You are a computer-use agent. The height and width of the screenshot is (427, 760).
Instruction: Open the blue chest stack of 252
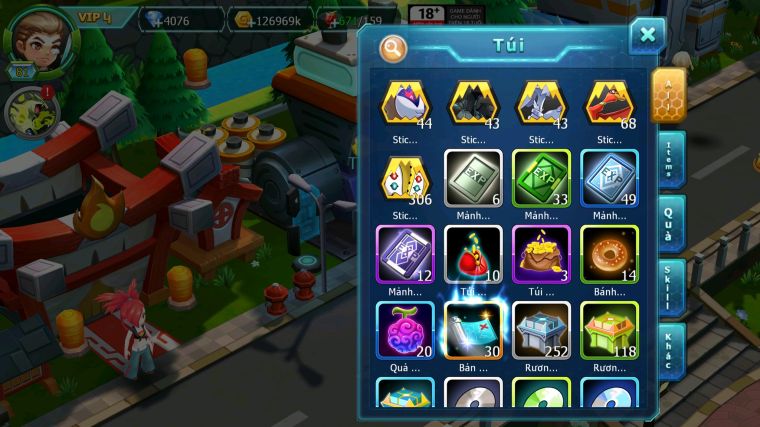tap(541, 329)
